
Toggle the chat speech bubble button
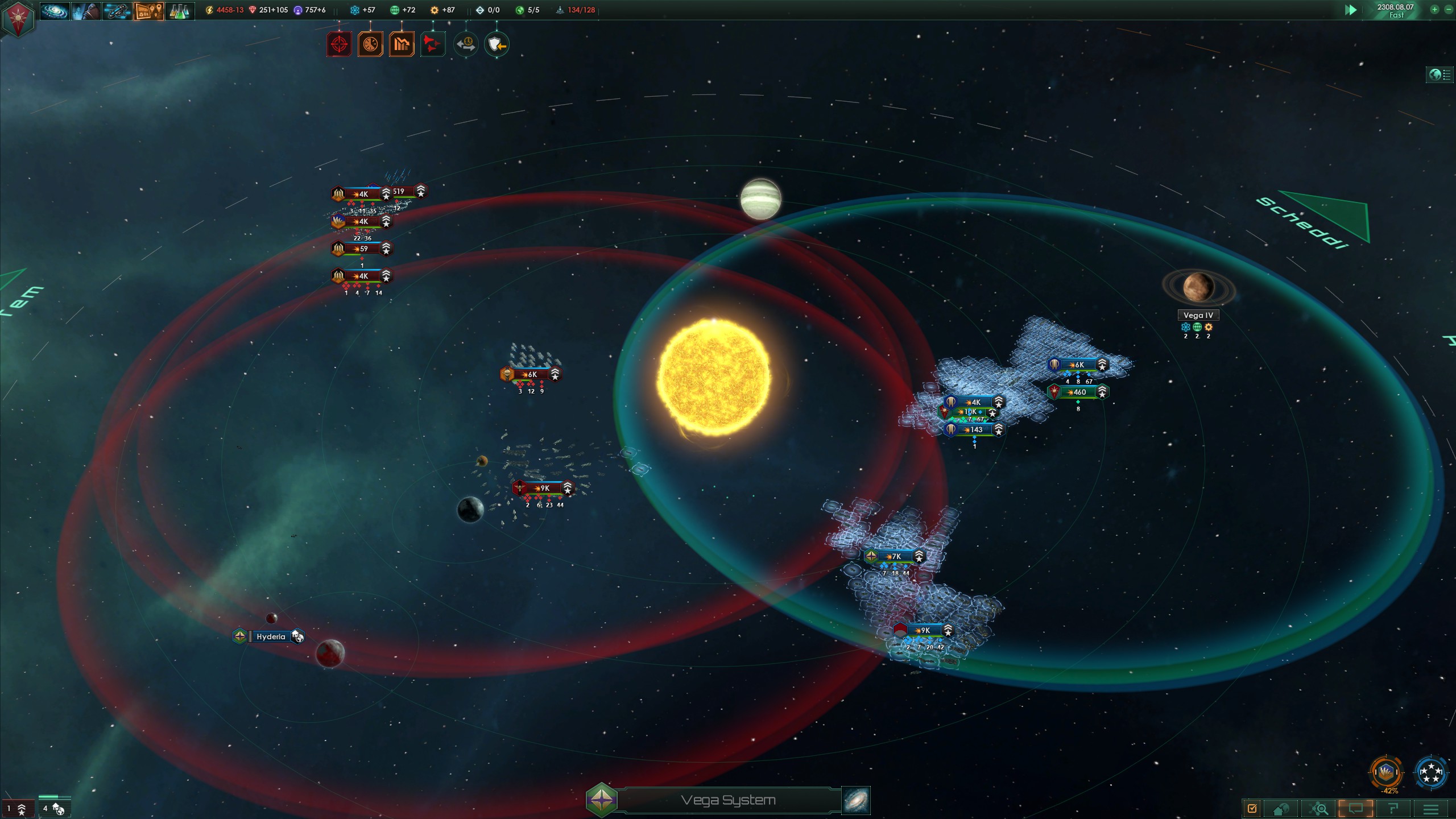(x=1356, y=809)
